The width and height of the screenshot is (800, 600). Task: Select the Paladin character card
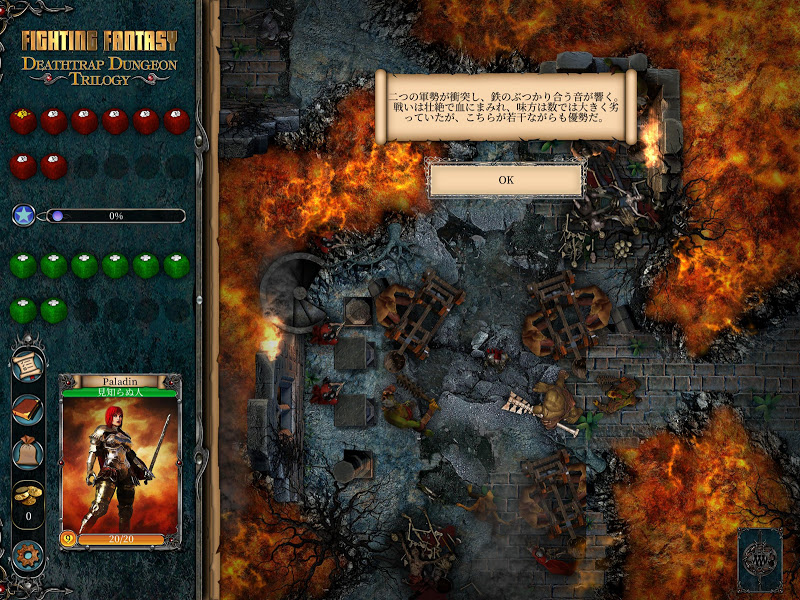click(120, 462)
